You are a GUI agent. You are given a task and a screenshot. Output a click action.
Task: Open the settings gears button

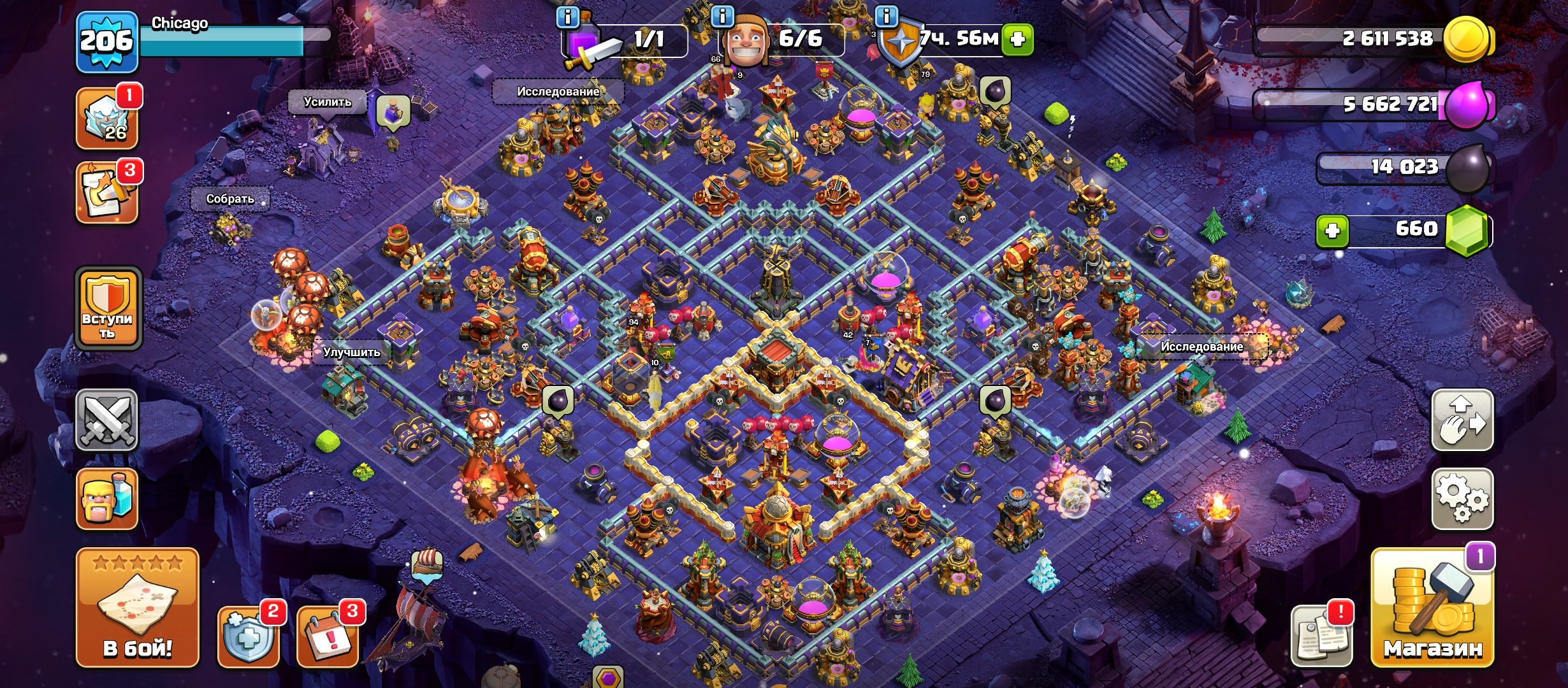(x=1462, y=499)
